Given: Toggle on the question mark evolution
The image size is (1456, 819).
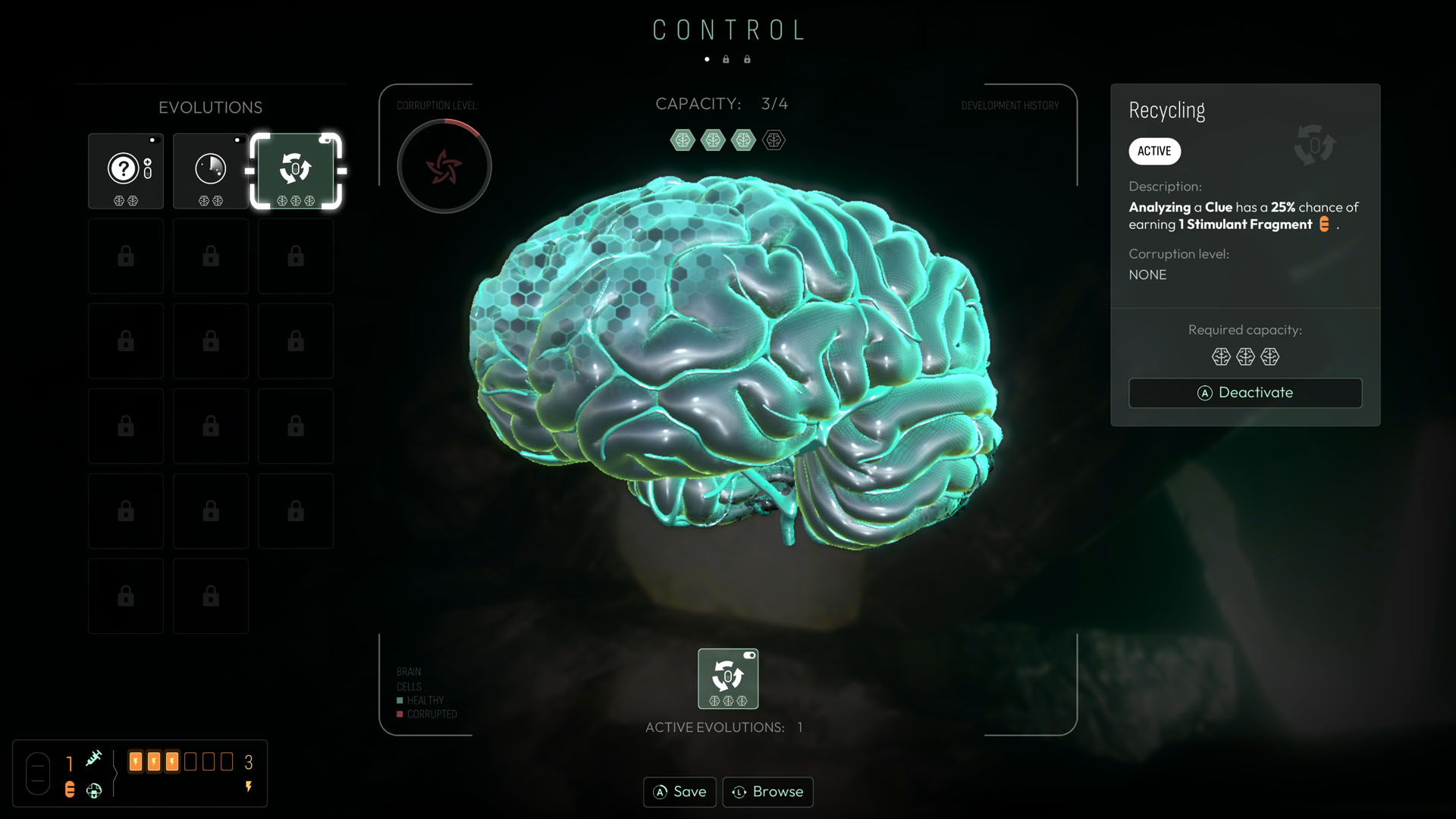Looking at the screenshot, I should pos(153,140).
